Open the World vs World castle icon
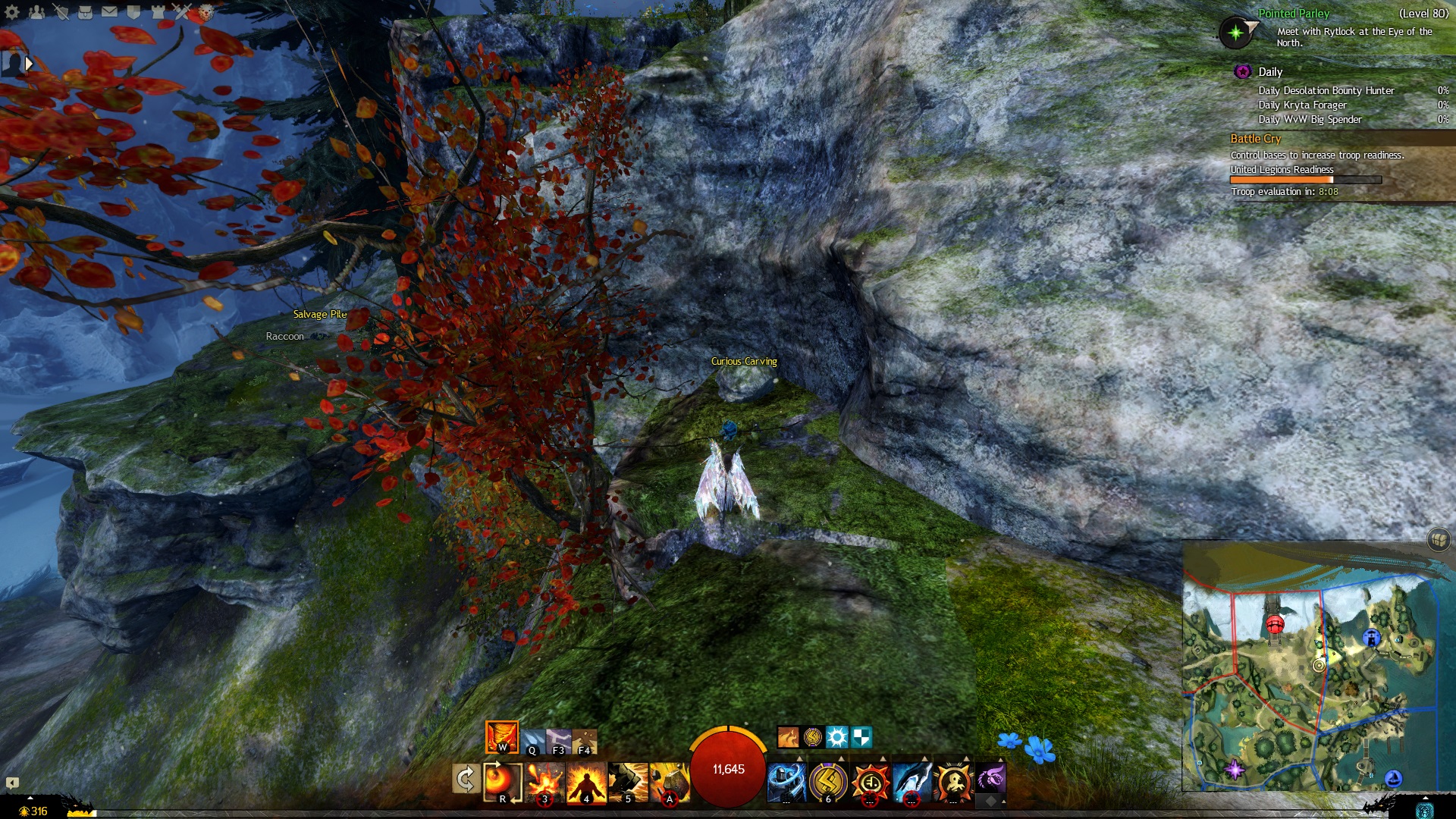The width and height of the screenshot is (1456, 819). pyautogui.click(x=158, y=11)
